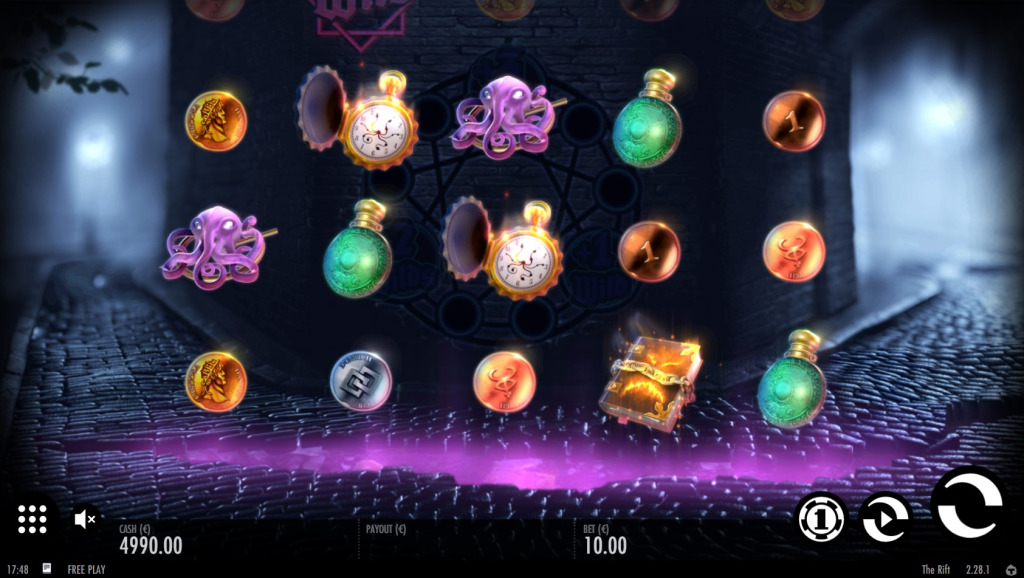Click the small document icon beside the clock

46,568
